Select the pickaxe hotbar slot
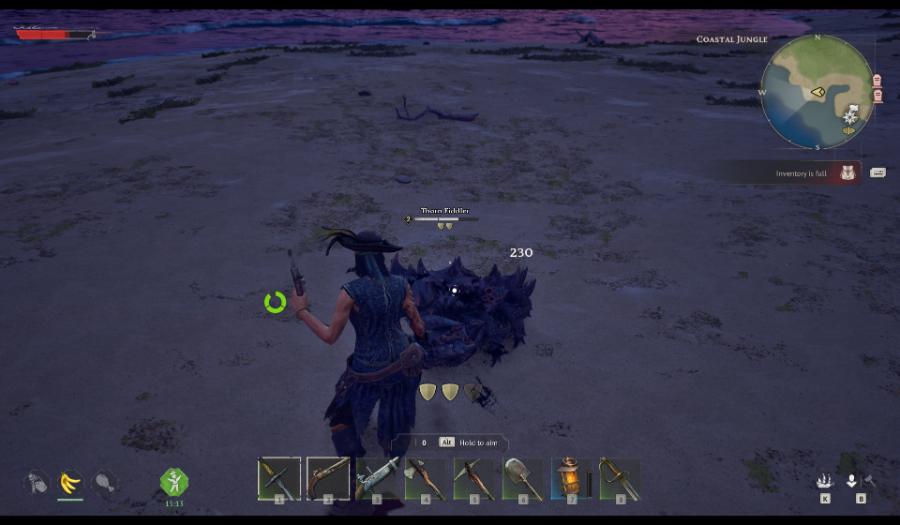900x525 pixels. pos(474,479)
